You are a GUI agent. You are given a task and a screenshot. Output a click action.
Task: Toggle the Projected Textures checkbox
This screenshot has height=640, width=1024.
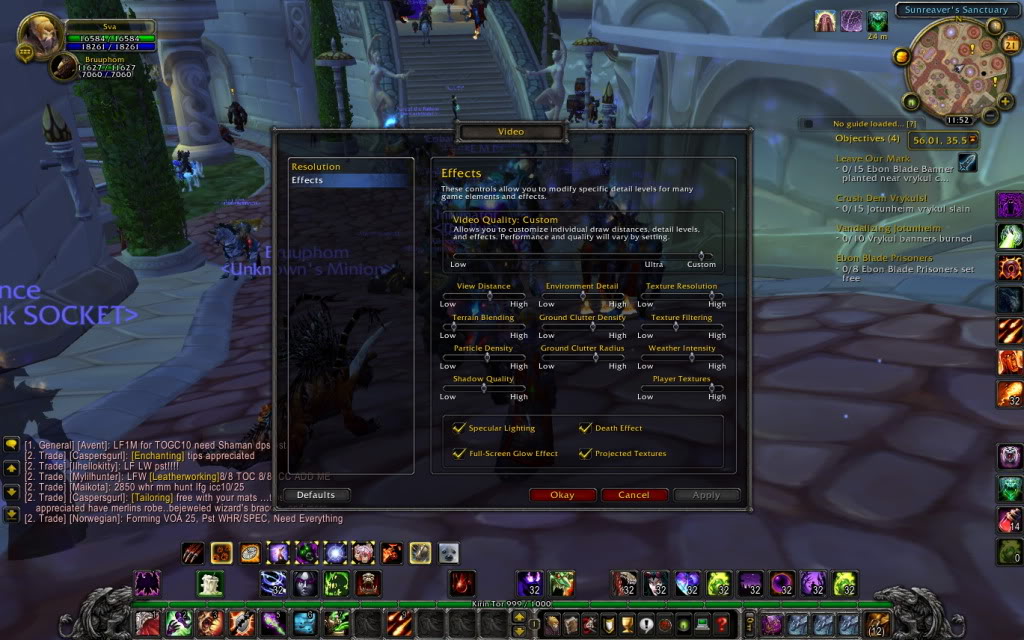coord(586,453)
